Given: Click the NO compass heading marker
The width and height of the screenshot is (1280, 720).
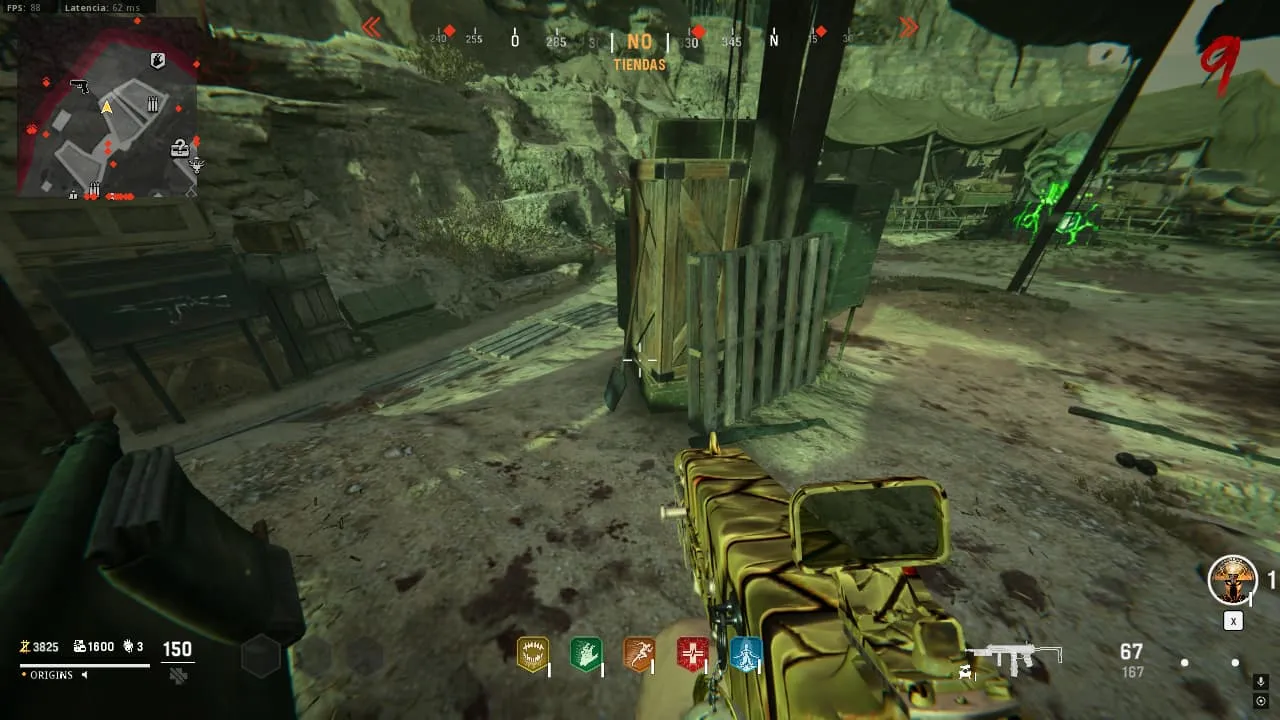Looking at the screenshot, I should 640,42.
